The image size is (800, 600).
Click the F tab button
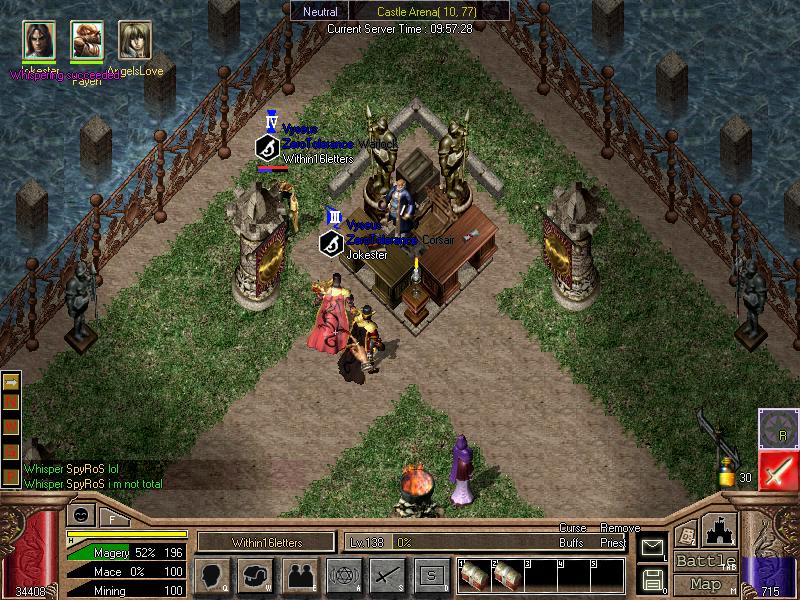click(112, 517)
